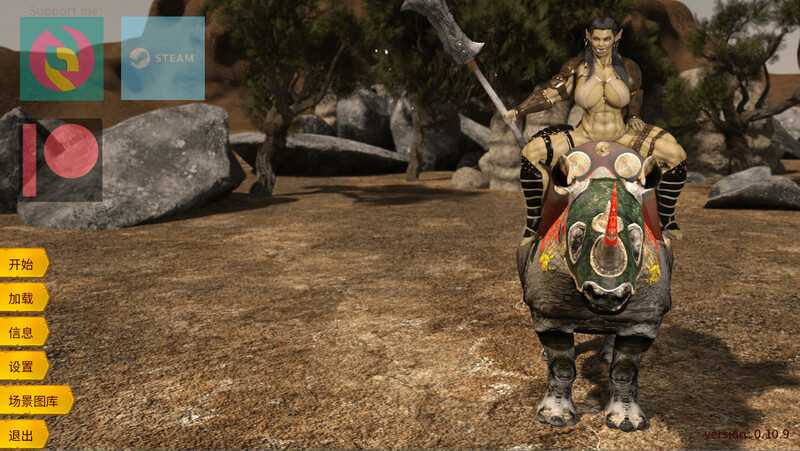Viewport: 800px width, 451px height.
Task: Open the 场景图库 scene gallery
Action: [34, 401]
